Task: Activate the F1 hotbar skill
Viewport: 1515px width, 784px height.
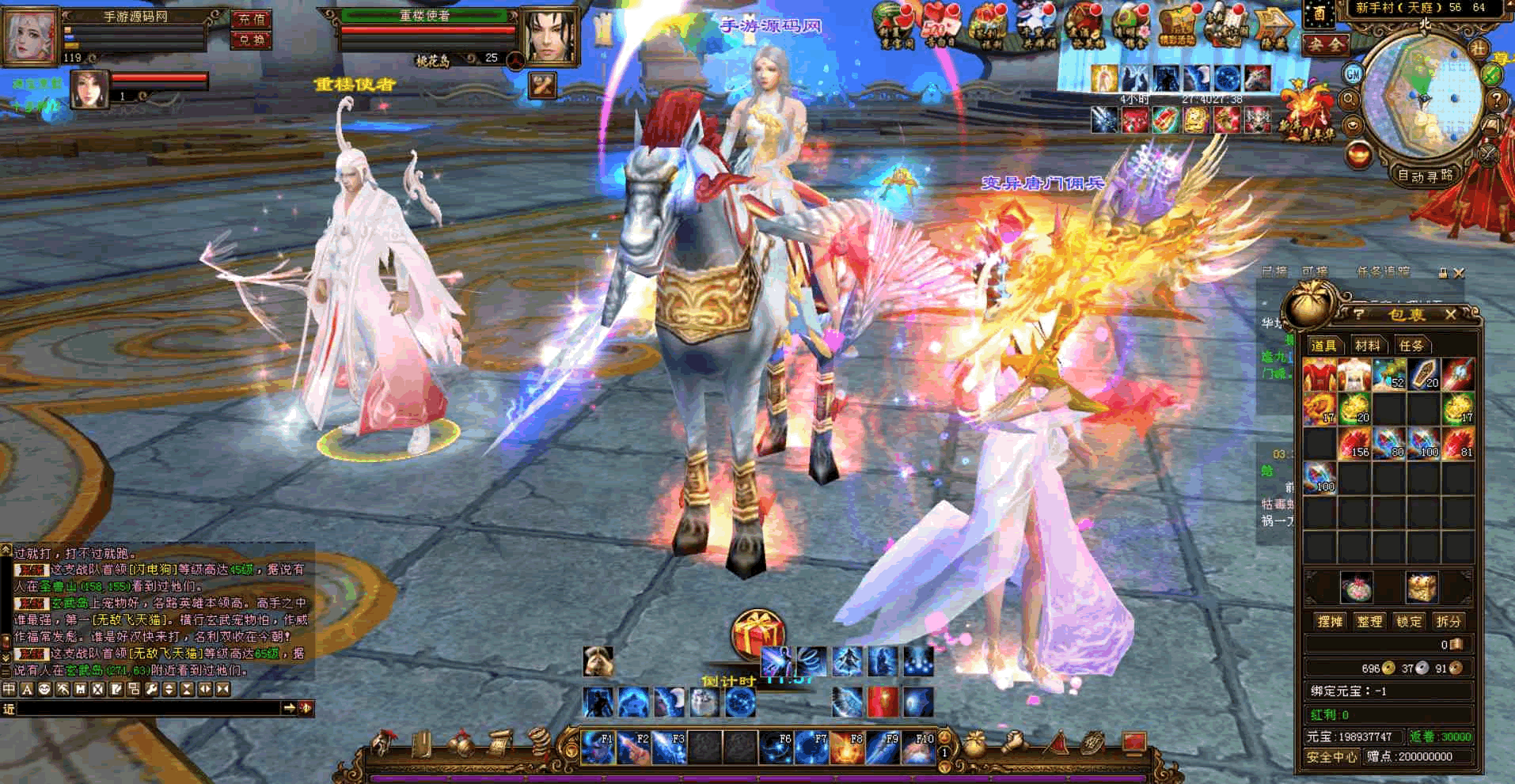Action: [597, 748]
